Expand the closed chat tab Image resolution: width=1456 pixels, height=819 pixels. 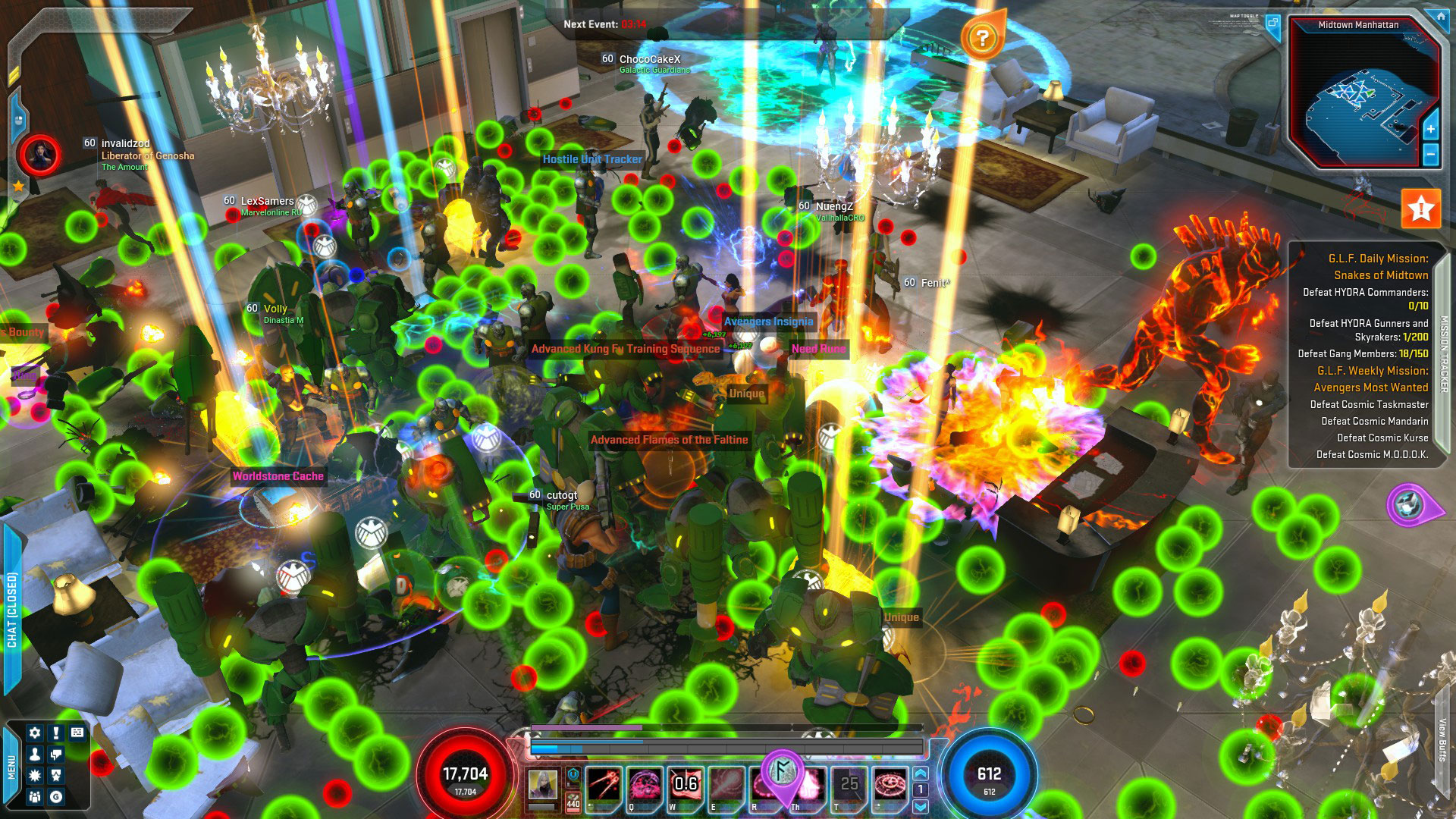pyautogui.click(x=12, y=609)
